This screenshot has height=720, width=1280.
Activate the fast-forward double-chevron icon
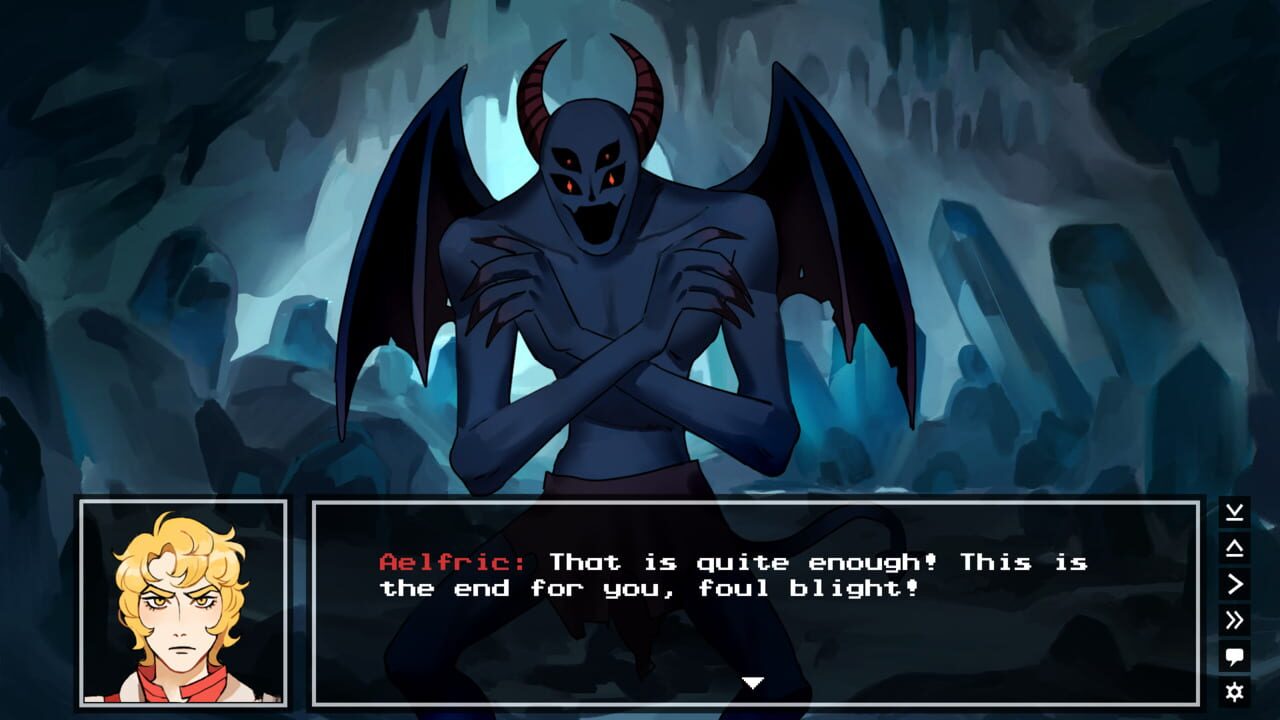click(1232, 620)
